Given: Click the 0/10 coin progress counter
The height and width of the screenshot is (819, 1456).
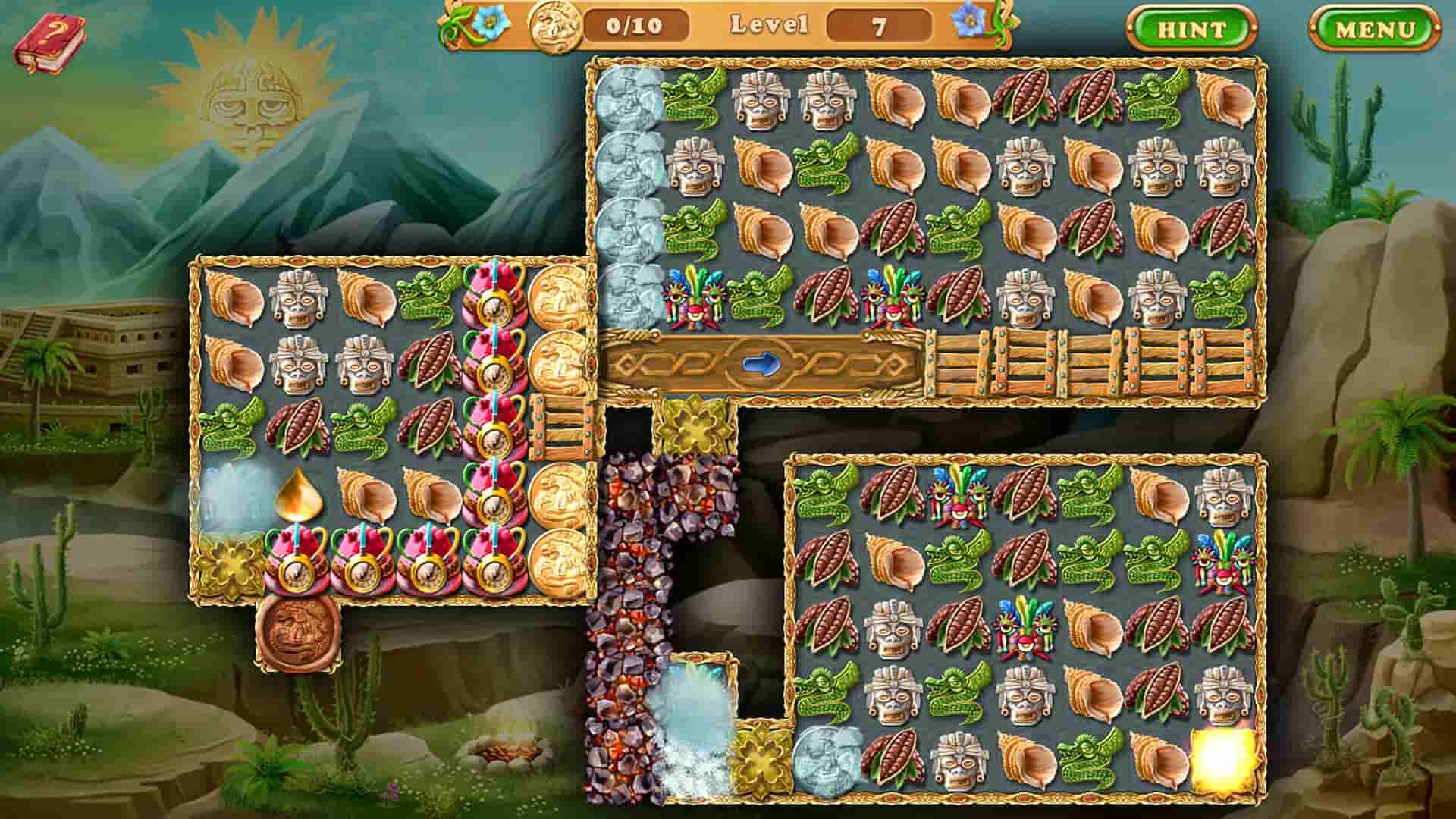Looking at the screenshot, I should coord(635,26).
